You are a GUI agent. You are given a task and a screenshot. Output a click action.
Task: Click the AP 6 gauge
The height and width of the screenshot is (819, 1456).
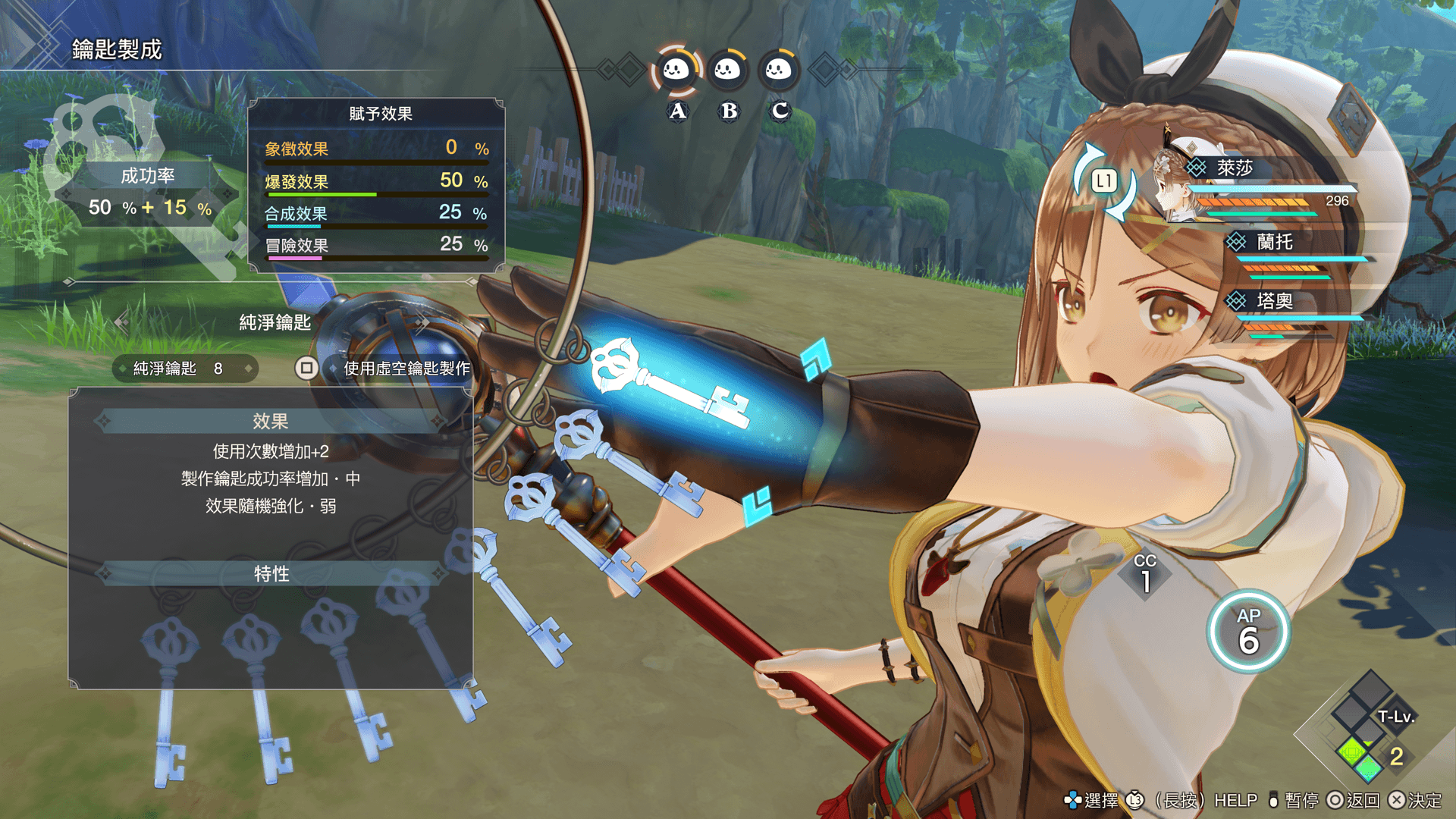[1248, 632]
